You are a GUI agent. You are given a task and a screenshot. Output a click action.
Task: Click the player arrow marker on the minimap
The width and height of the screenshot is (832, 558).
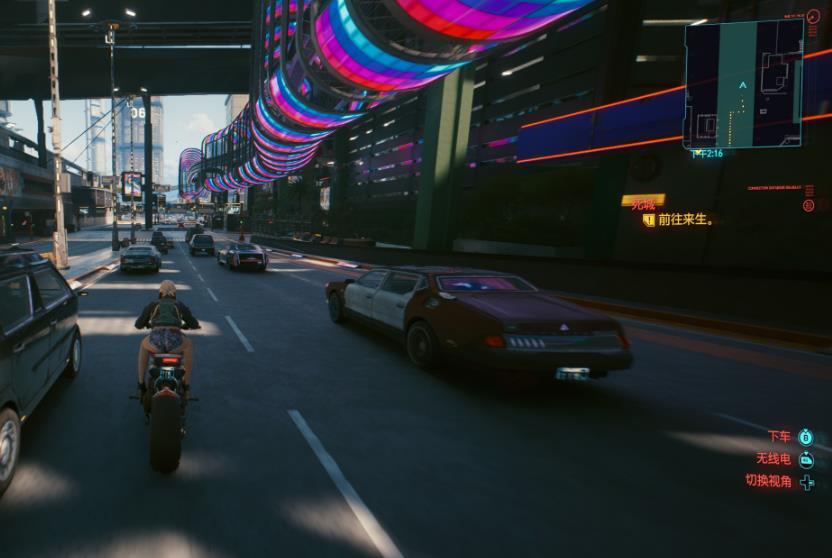tap(742, 85)
